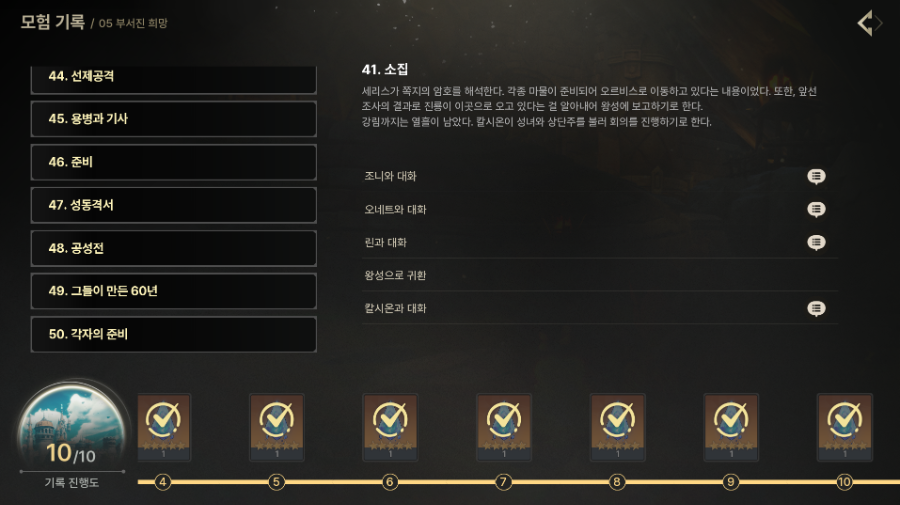Select the reward card above milestone 4

click(163, 427)
